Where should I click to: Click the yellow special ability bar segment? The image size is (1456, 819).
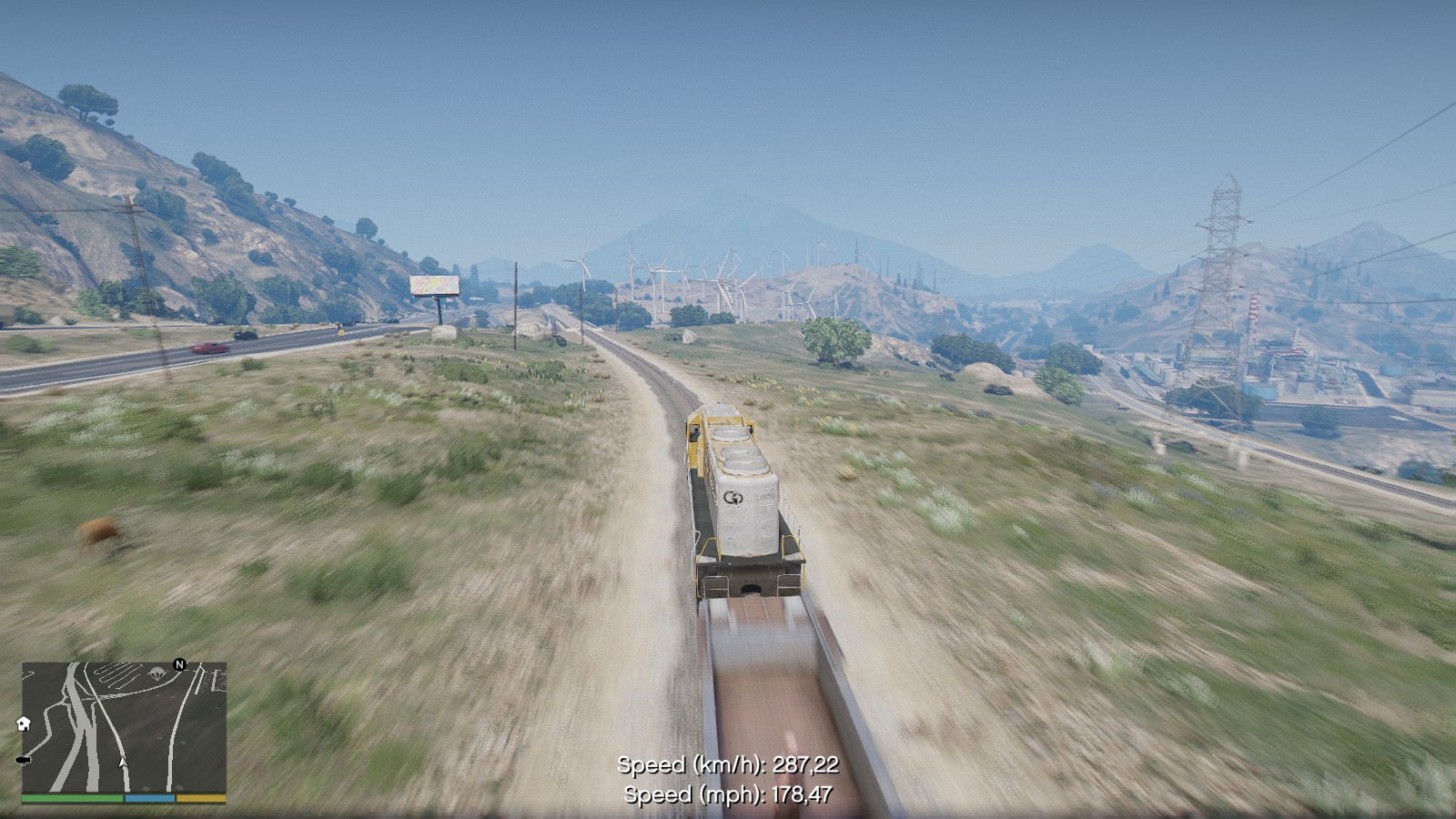click(200, 798)
